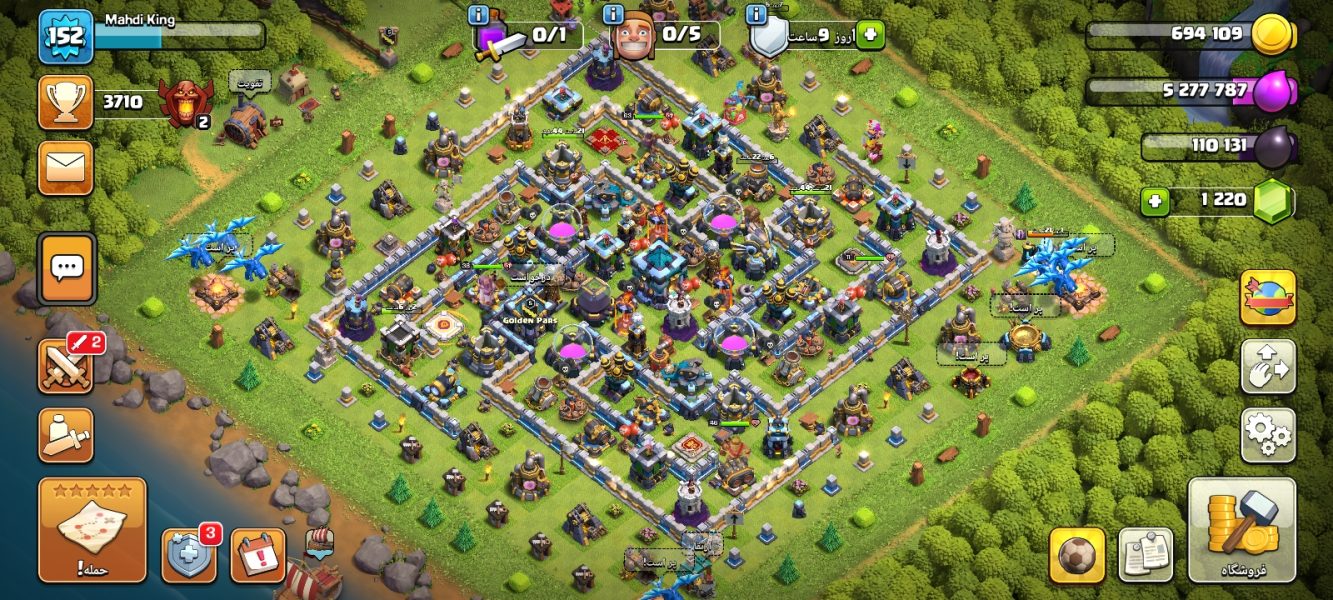1333x600 pixels.
Task: View the level 152 player profile badge
Action: coord(66,36)
